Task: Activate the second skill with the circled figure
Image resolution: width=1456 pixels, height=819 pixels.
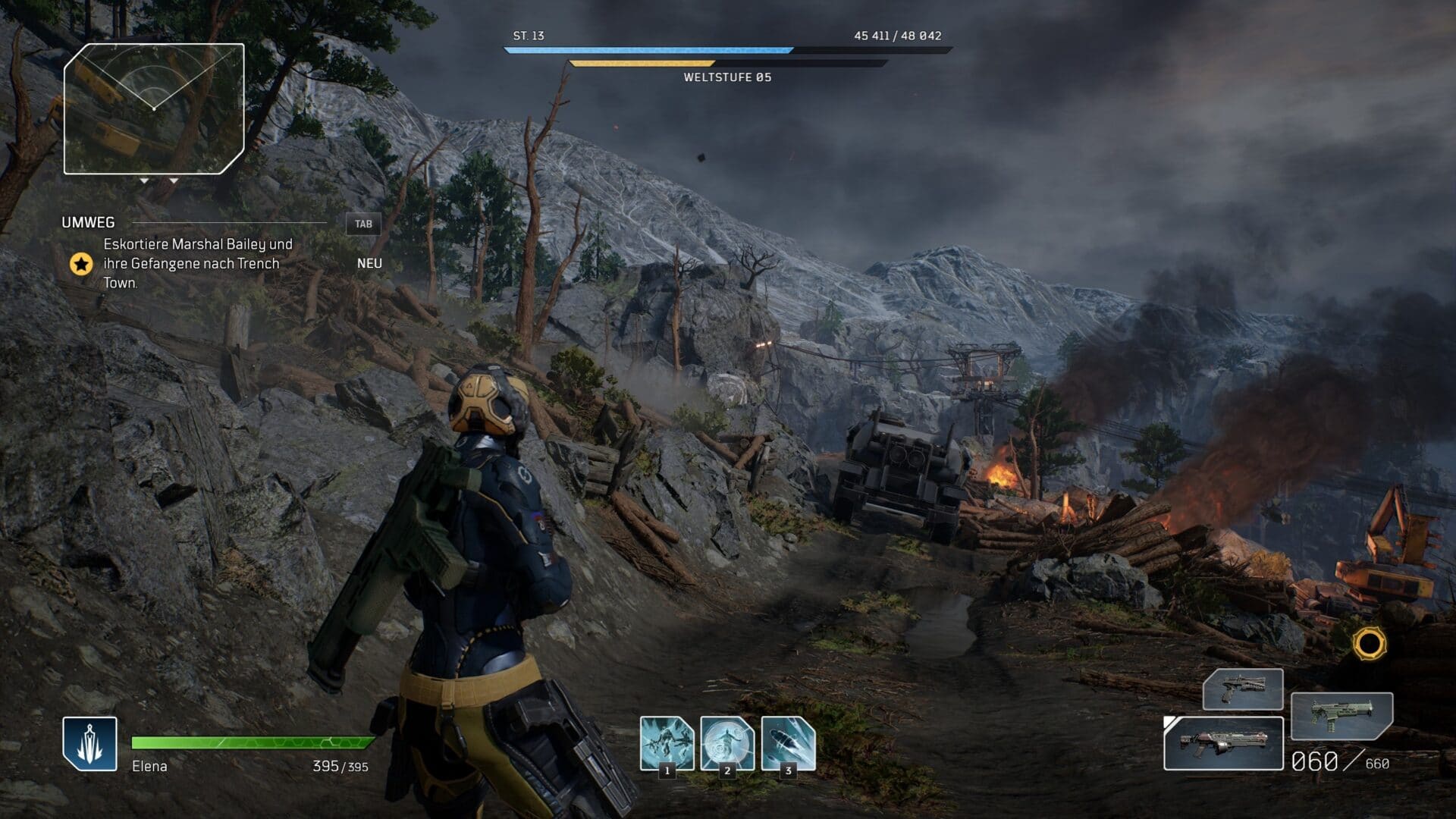Action: click(x=727, y=743)
